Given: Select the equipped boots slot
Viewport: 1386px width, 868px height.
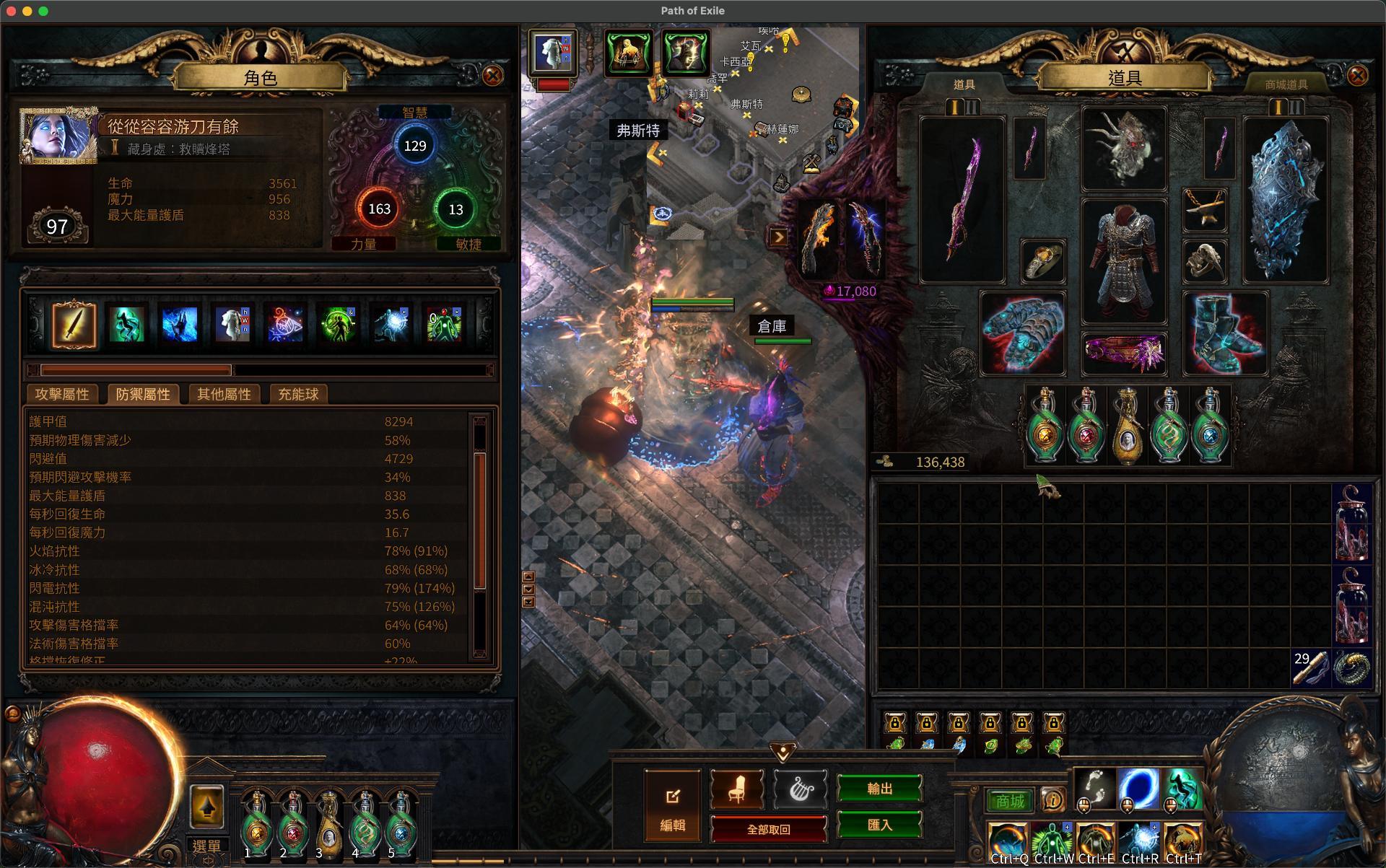Looking at the screenshot, I should [x=1225, y=333].
